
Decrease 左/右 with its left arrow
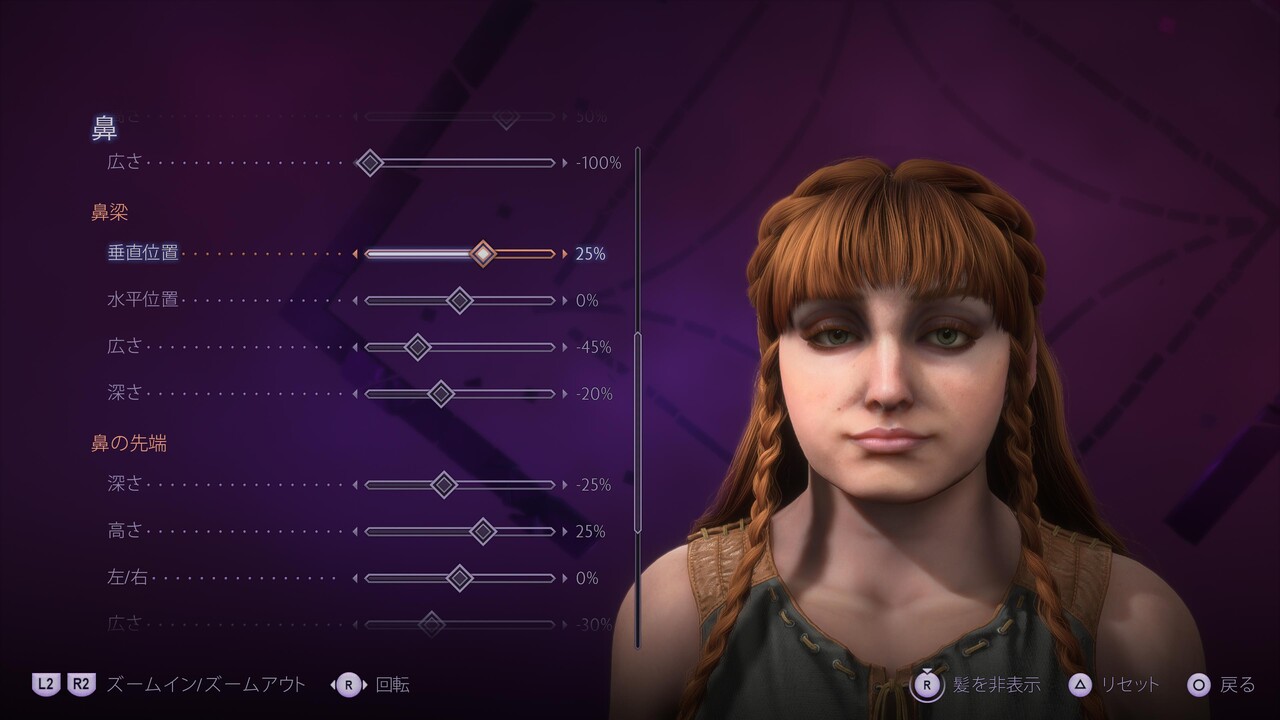click(x=354, y=578)
